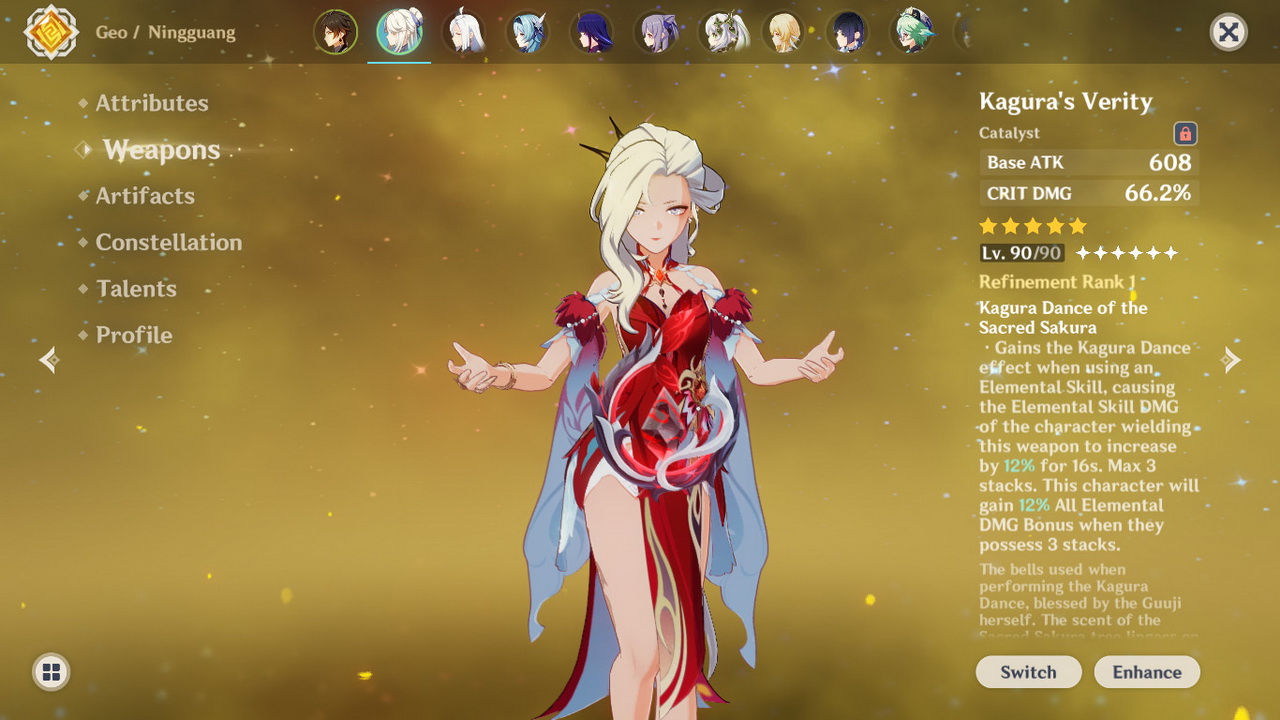Pick the dark-purple-haired Raiden Shogun portrait
Image resolution: width=1280 pixels, height=720 pixels.
tap(591, 32)
